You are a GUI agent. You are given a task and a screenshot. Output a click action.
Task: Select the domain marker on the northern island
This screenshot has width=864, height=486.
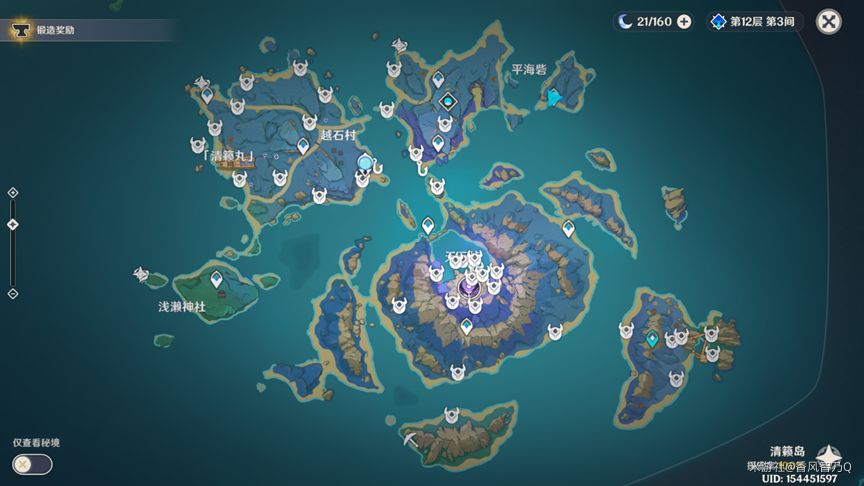(447, 101)
